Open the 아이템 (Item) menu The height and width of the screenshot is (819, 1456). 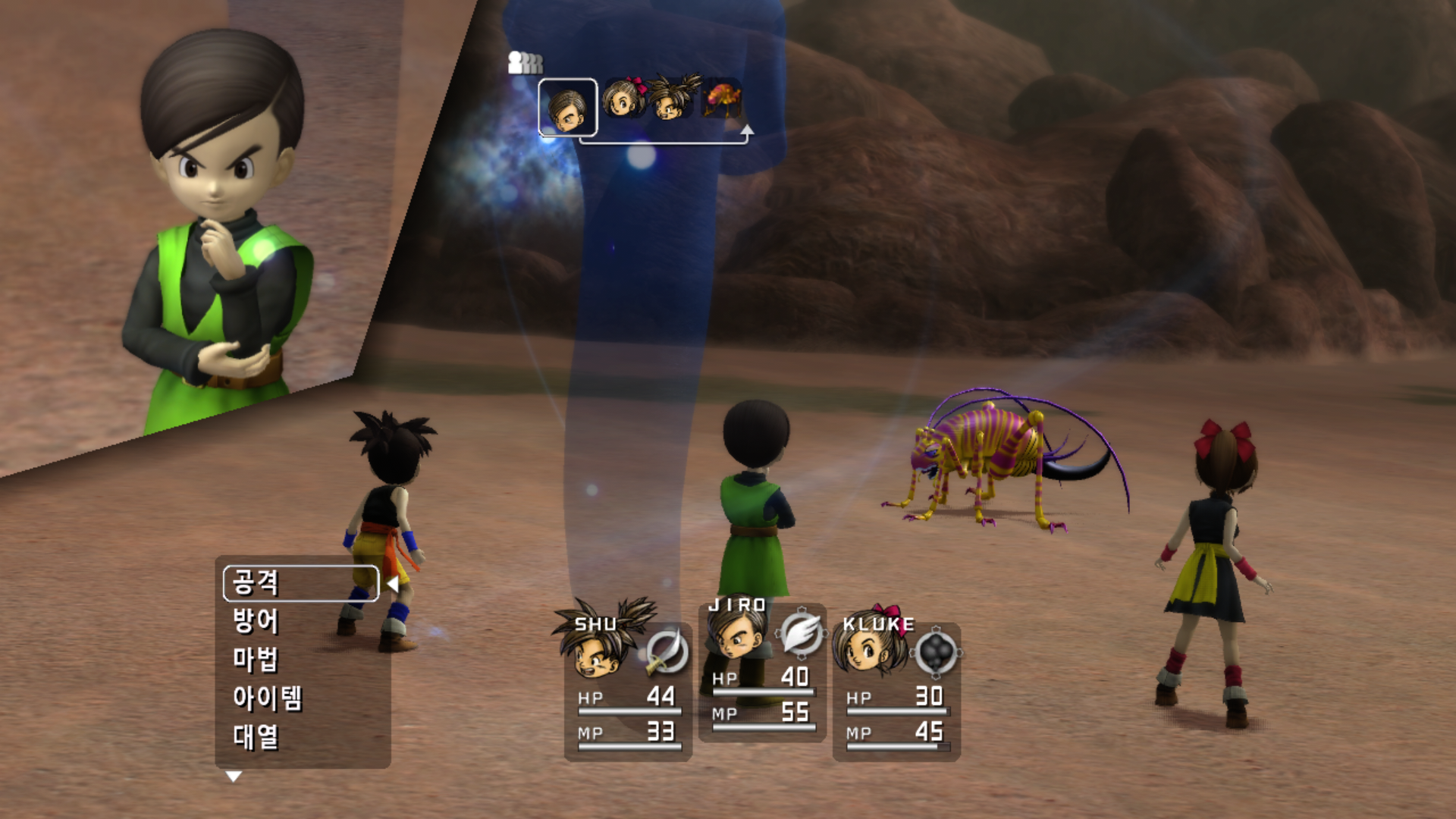click(268, 698)
